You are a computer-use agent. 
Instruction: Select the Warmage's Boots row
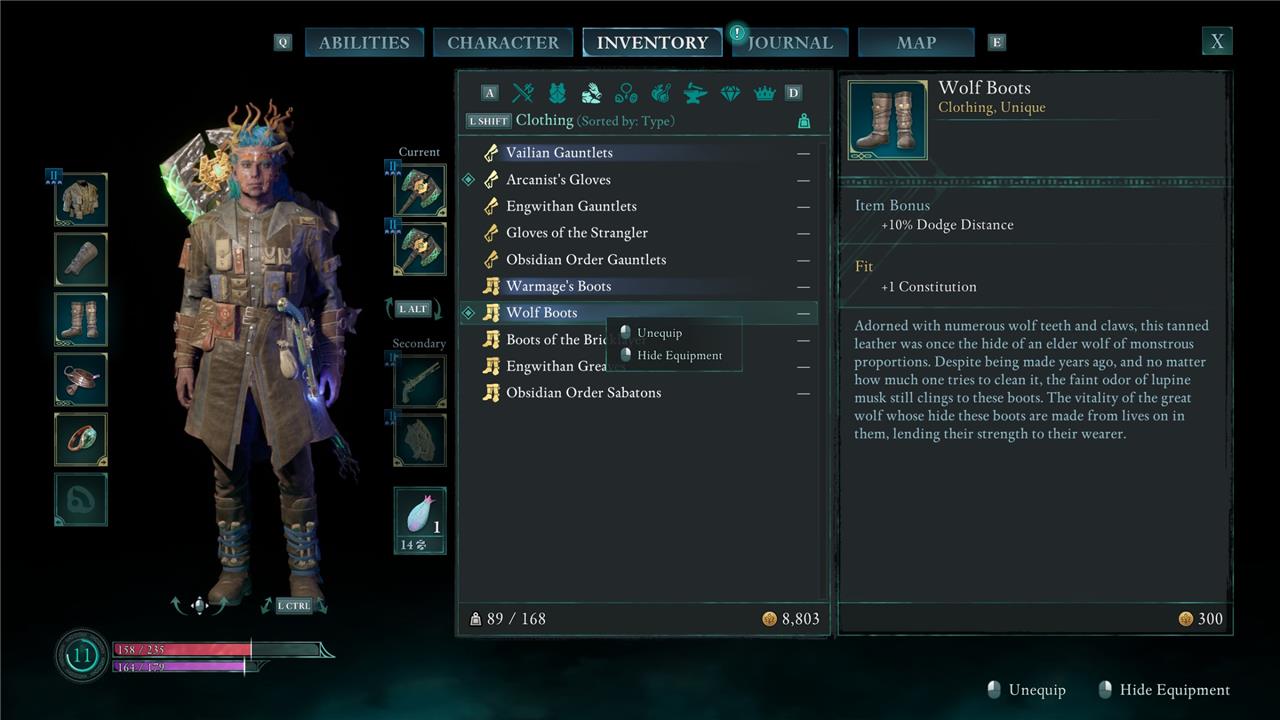click(558, 287)
